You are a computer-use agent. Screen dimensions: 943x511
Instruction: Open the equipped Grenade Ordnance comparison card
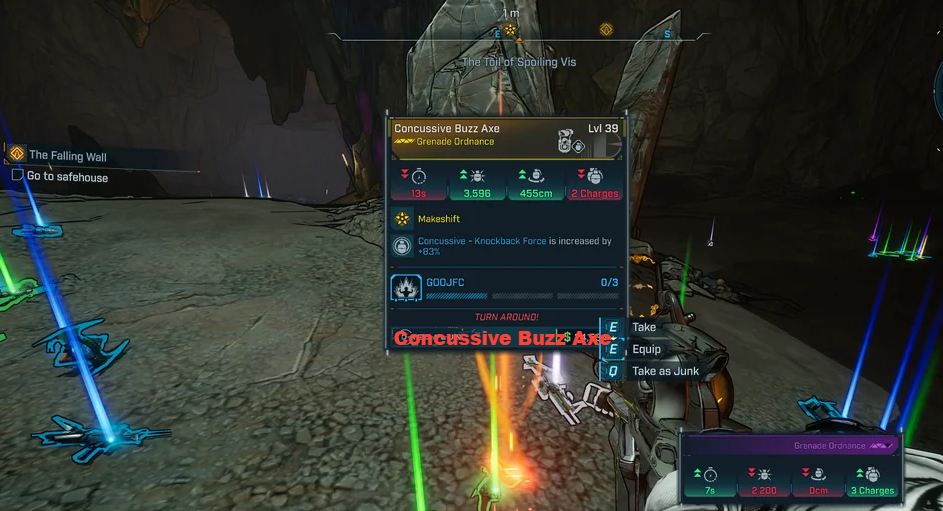tap(790, 466)
